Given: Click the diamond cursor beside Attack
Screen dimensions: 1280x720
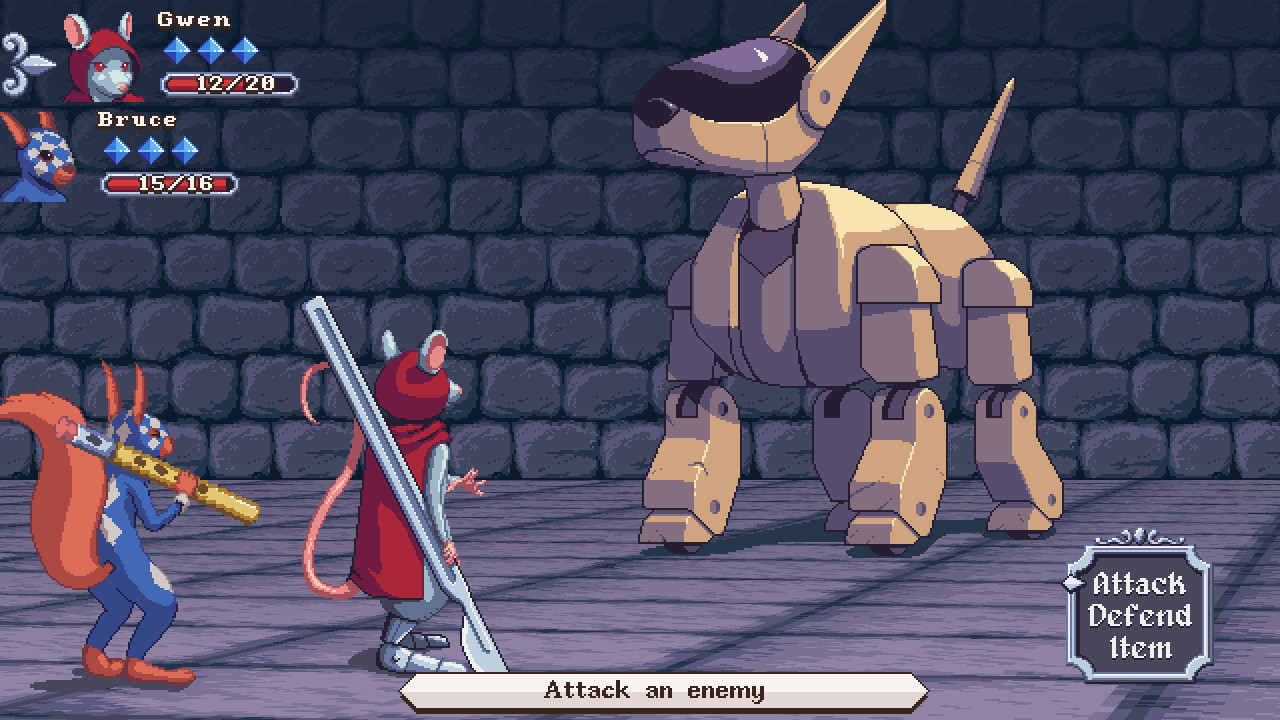Looking at the screenshot, I should pos(1071,584).
